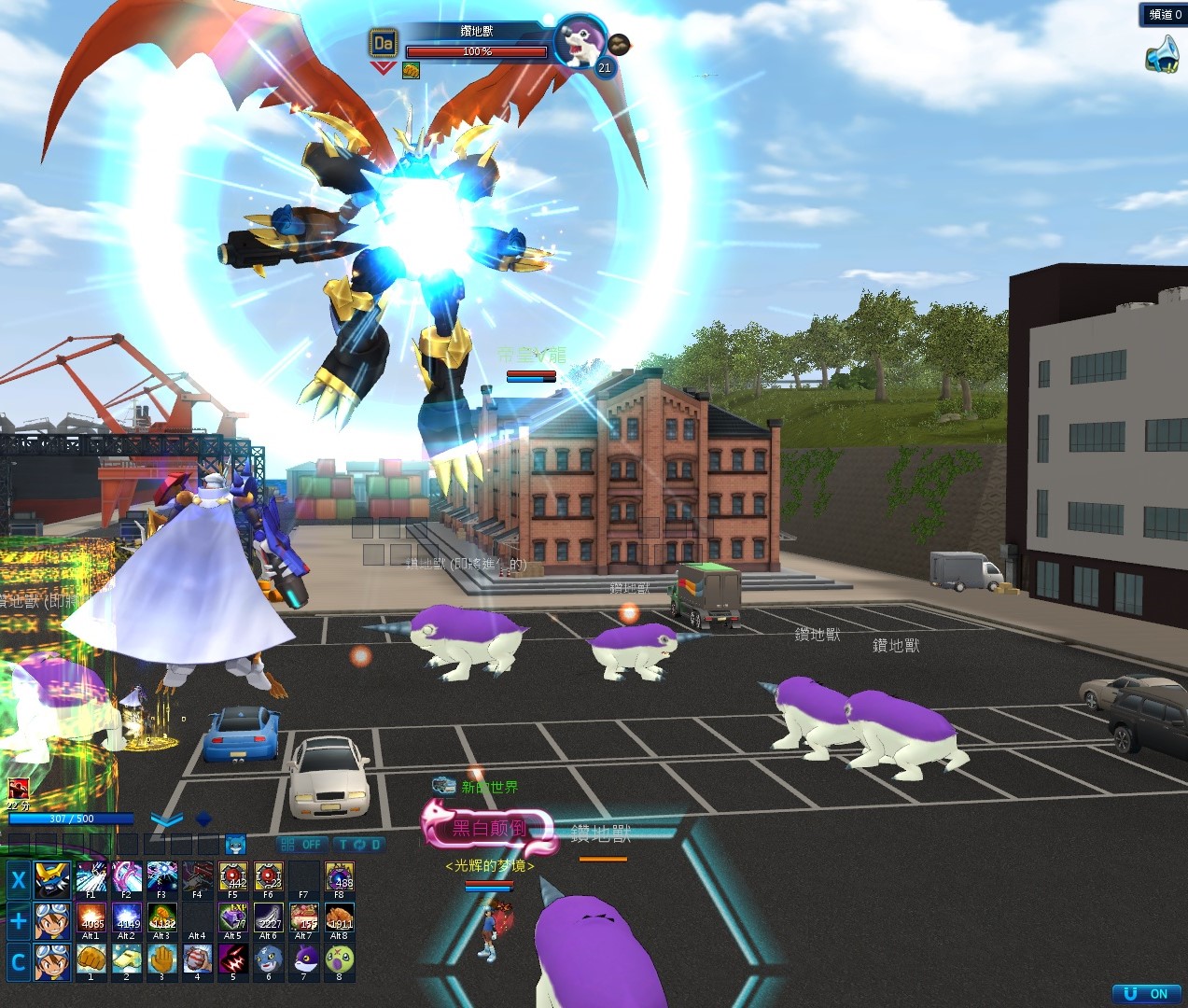Select the target's Da attribute icon

(384, 43)
